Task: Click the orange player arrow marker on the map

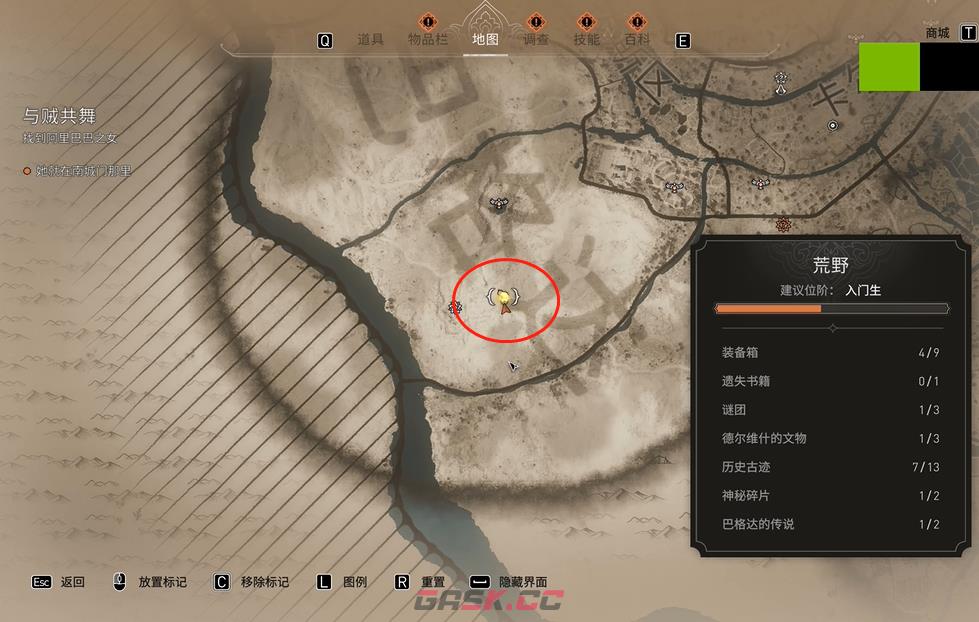Action: point(506,306)
